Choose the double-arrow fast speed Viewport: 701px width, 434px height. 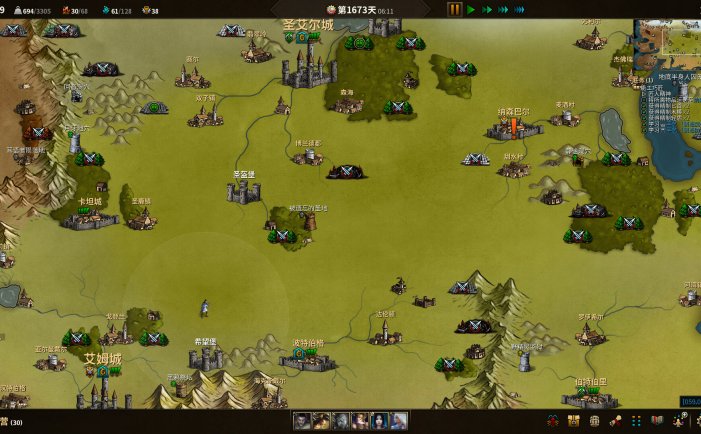click(487, 9)
